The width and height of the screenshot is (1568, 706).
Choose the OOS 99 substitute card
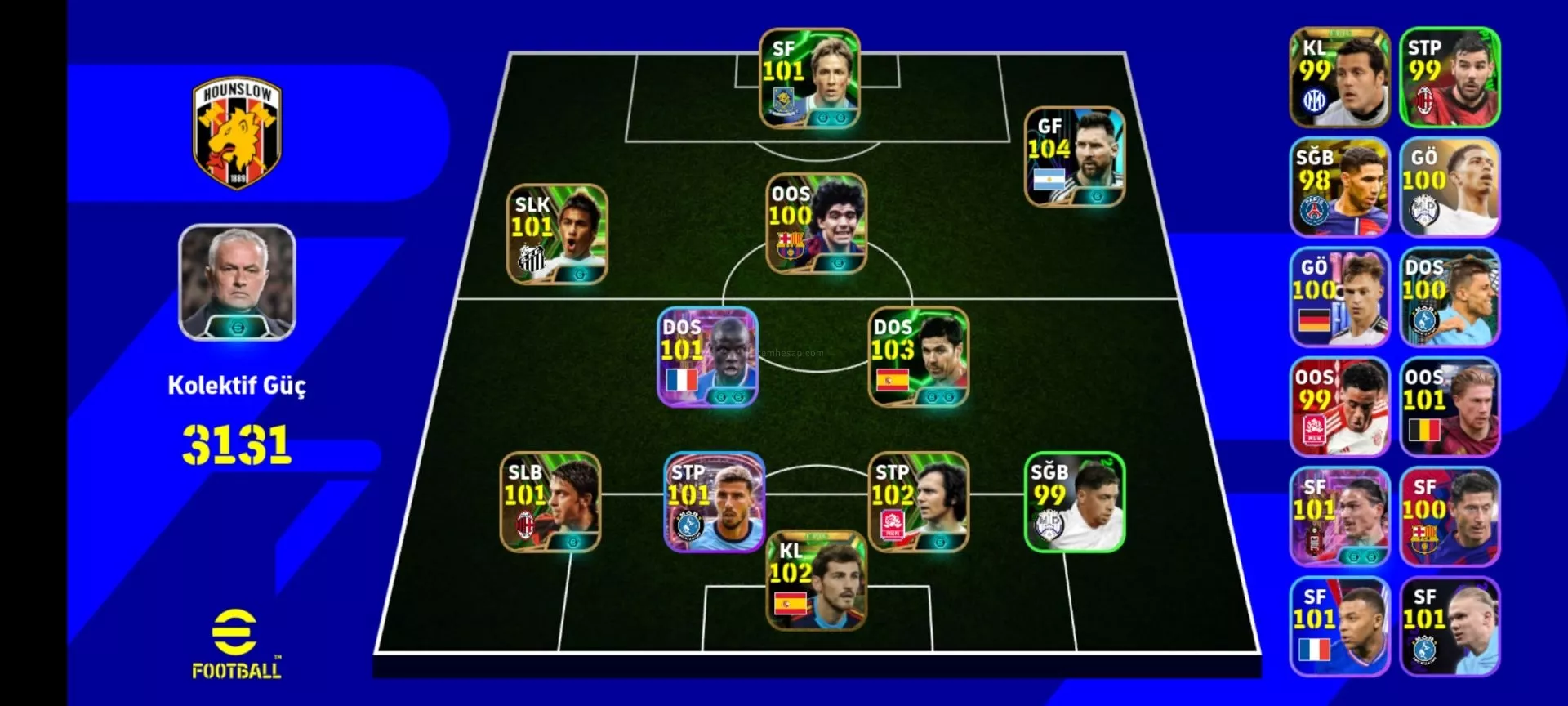pos(1339,407)
